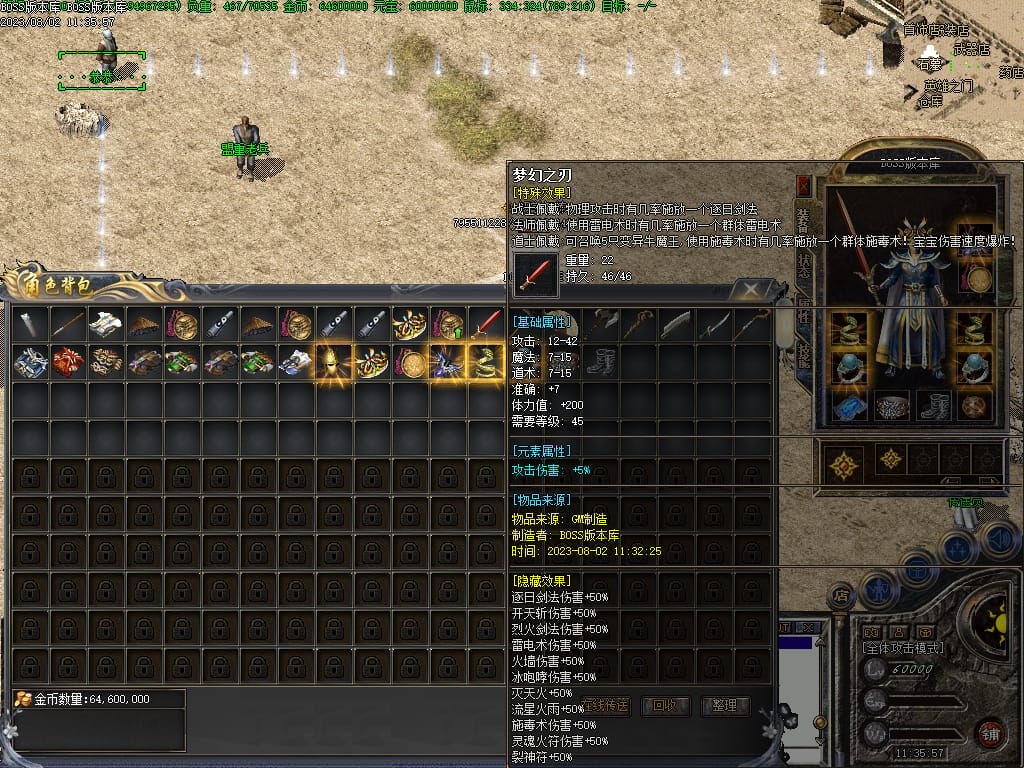Click the 回收 recycle button

click(664, 705)
